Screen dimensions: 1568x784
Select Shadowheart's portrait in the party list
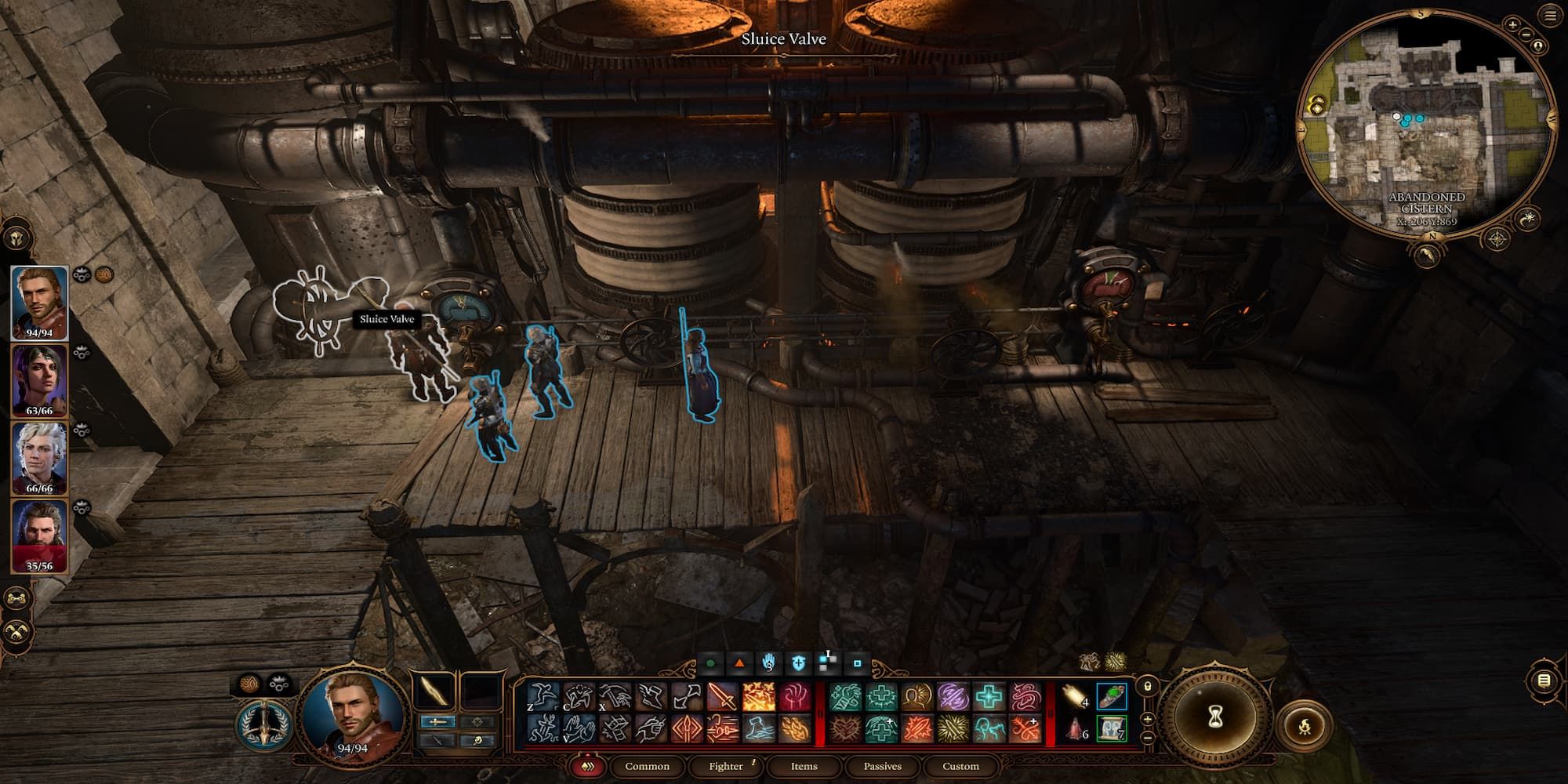tap(38, 378)
